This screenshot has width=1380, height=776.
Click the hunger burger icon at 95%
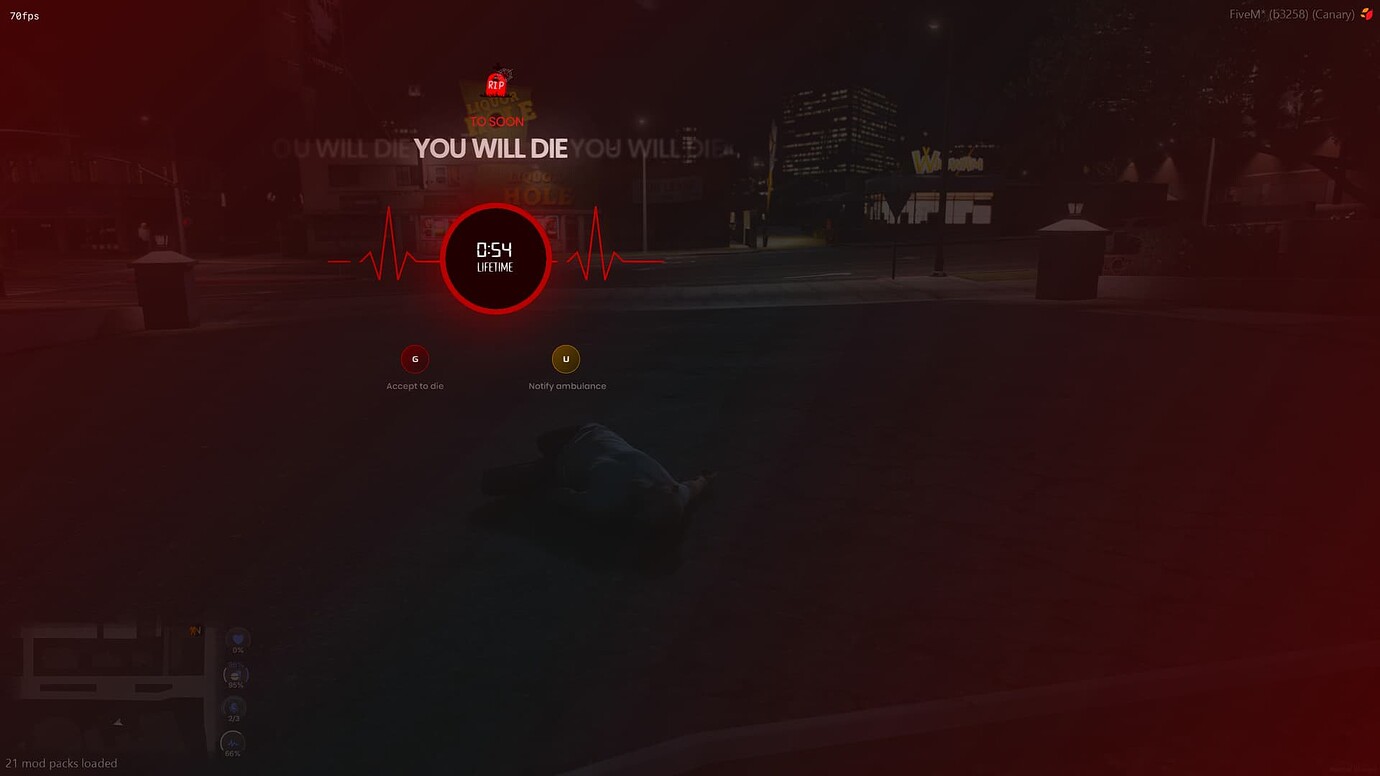[x=235, y=674]
